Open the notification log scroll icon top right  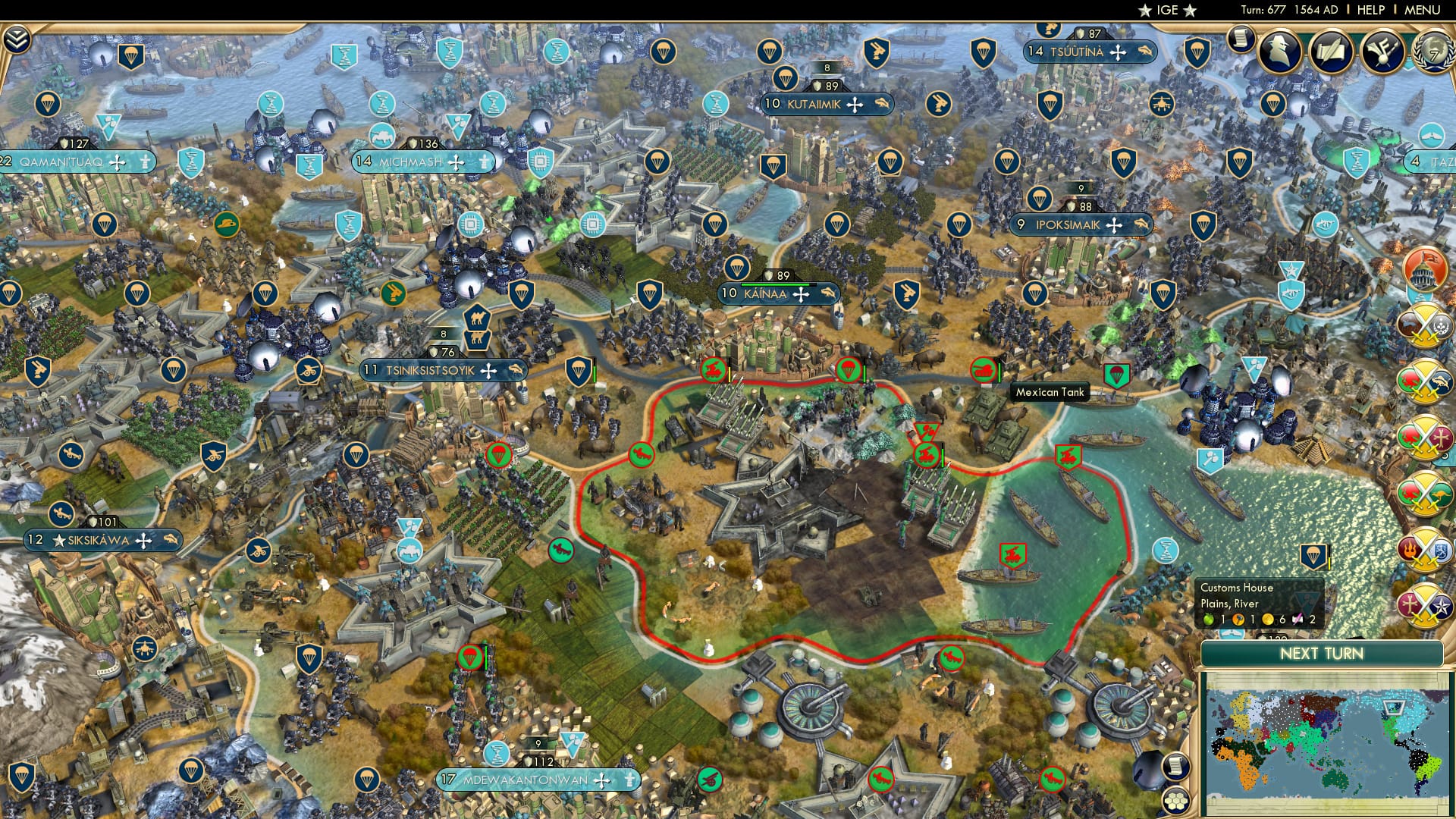[x=1241, y=40]
